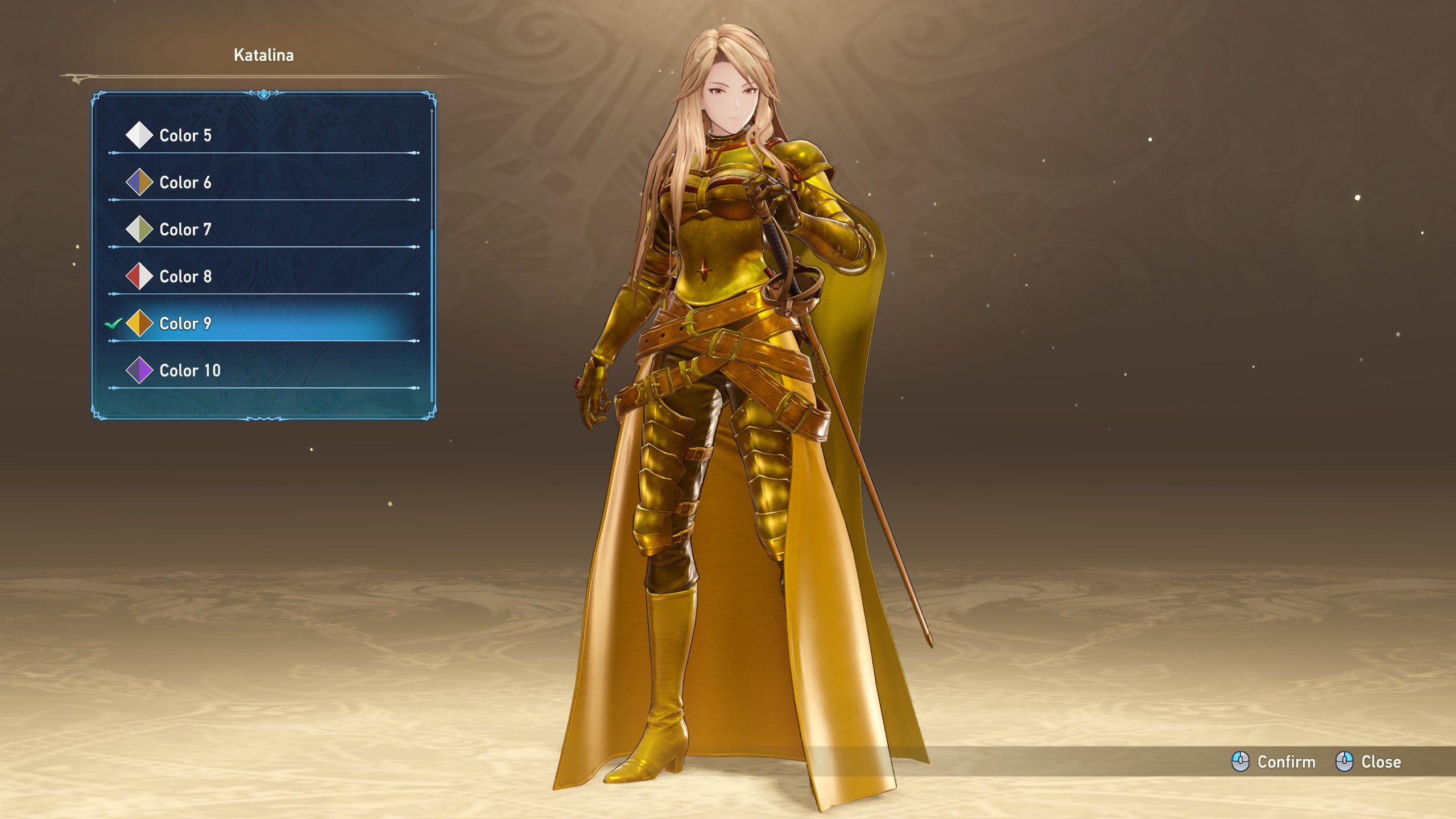
Task: Confirm the color selection
Action: 1274,762
